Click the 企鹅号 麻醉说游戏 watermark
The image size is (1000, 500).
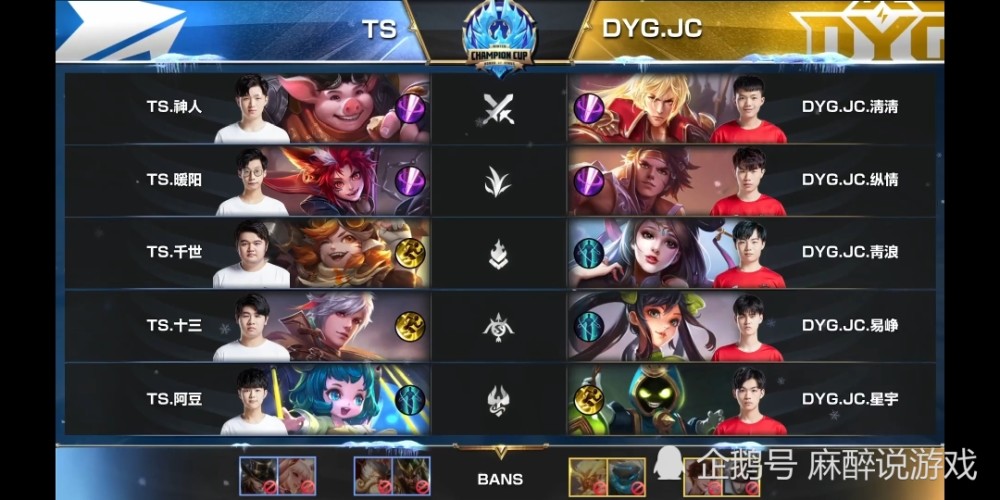click(x=822, y=464)
